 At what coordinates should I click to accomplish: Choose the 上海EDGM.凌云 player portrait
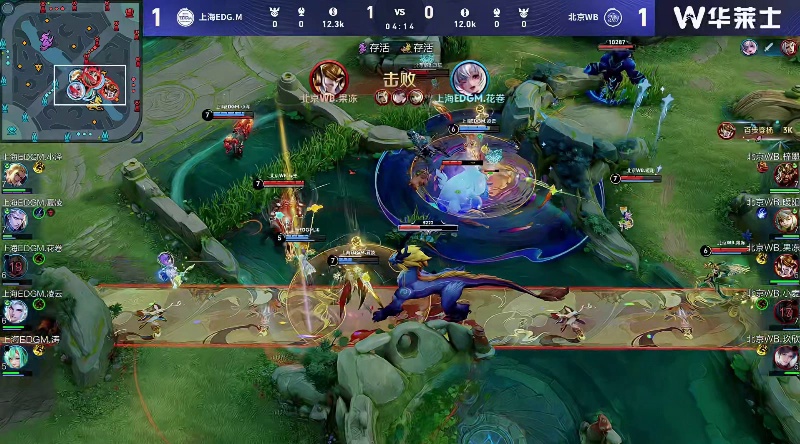coord(16,311)
